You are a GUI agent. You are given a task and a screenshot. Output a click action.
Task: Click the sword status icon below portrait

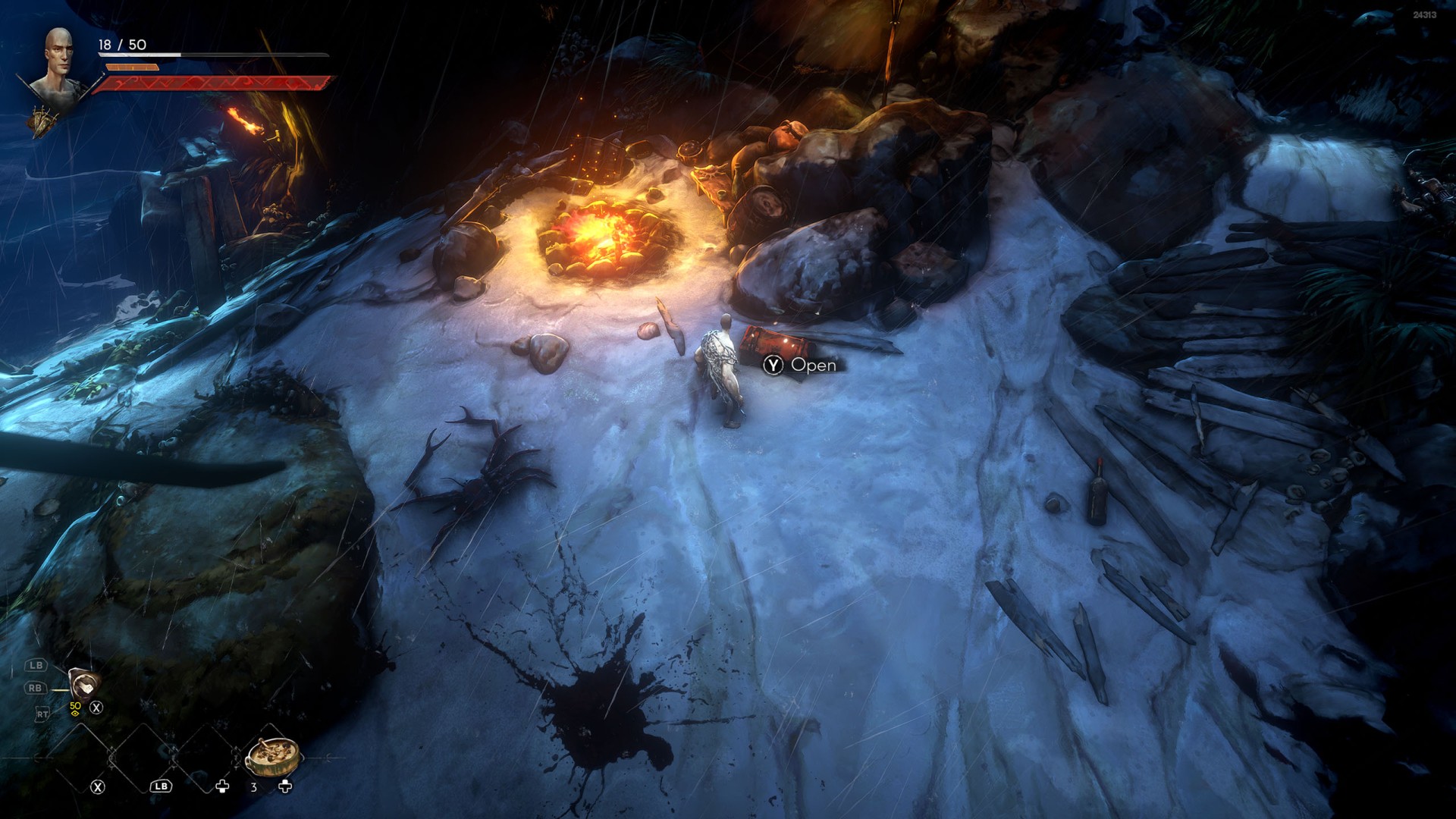[x=44, y=121]
